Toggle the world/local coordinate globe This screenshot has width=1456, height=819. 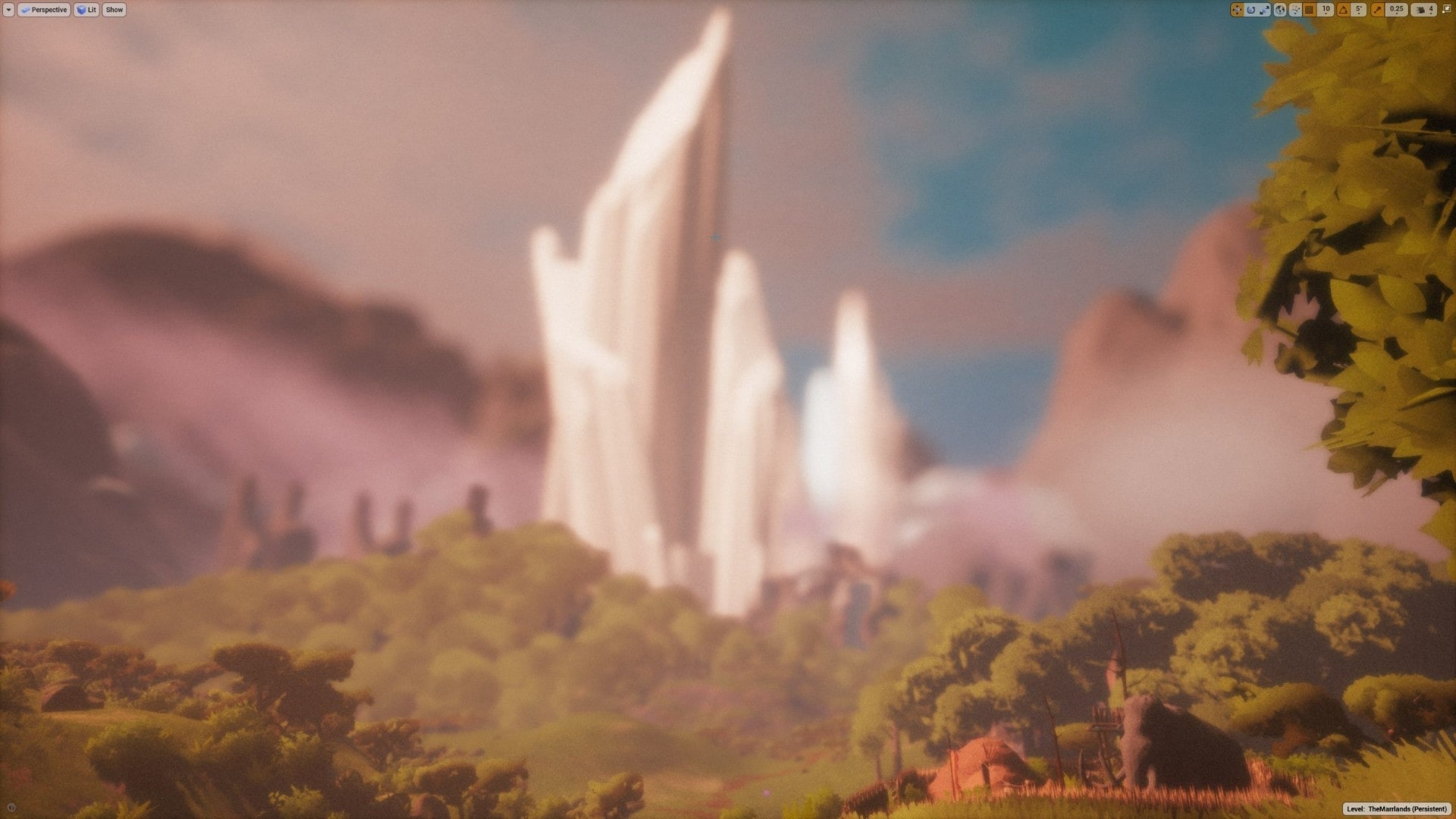(1280, 10)
